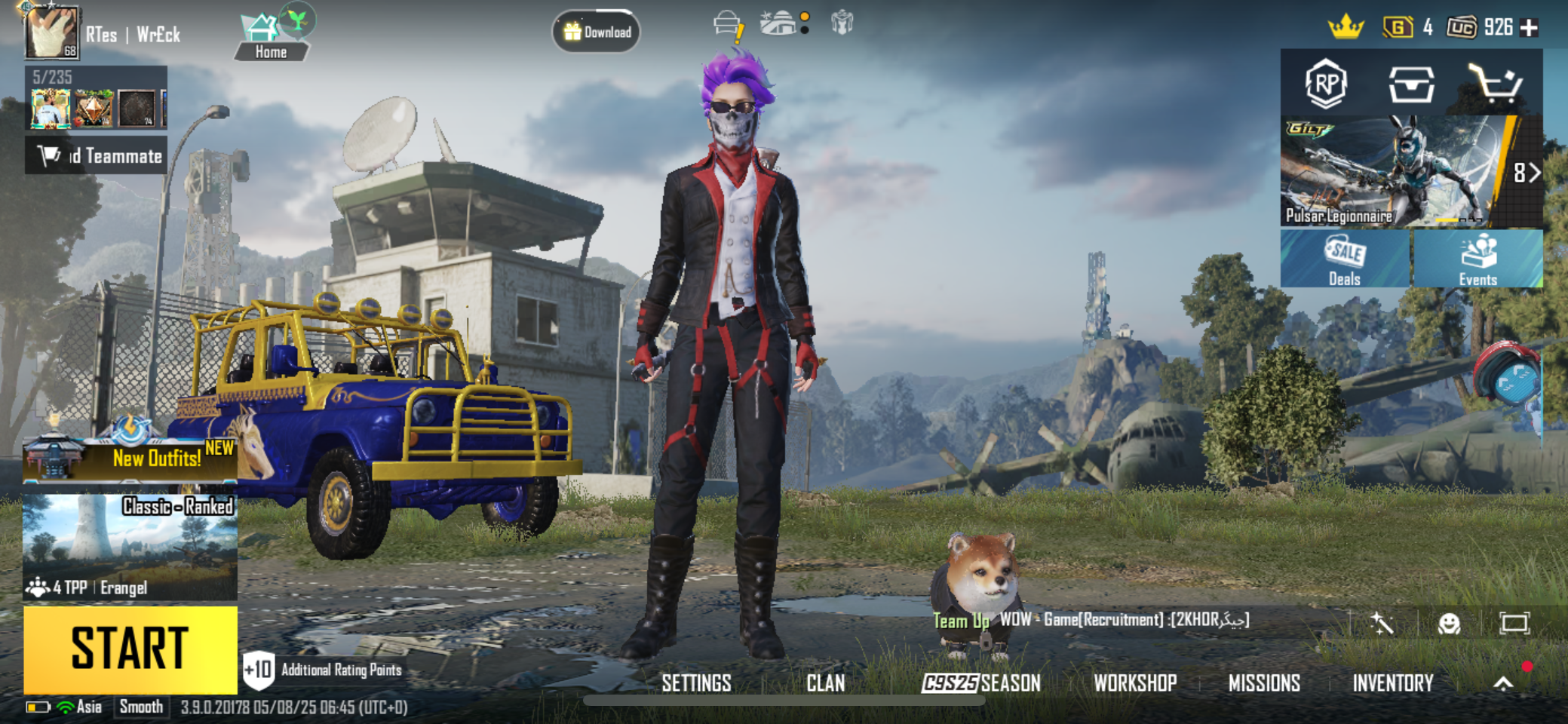The image size is (1568, 724).
Task: Open the C9S25 Season page
Action: coord(981,683)
